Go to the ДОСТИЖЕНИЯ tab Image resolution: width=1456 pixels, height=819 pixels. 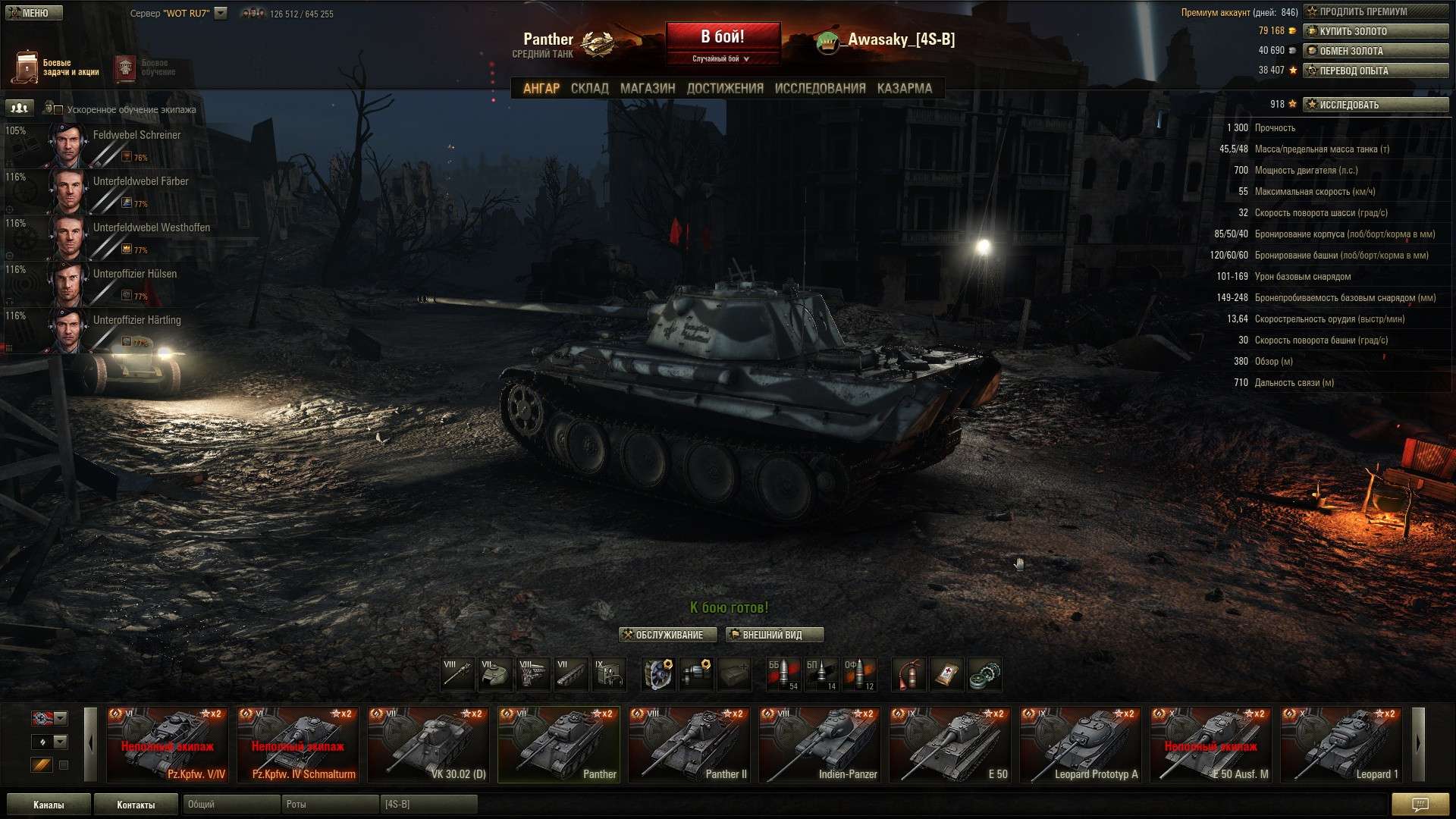click(x=725, y=89)
